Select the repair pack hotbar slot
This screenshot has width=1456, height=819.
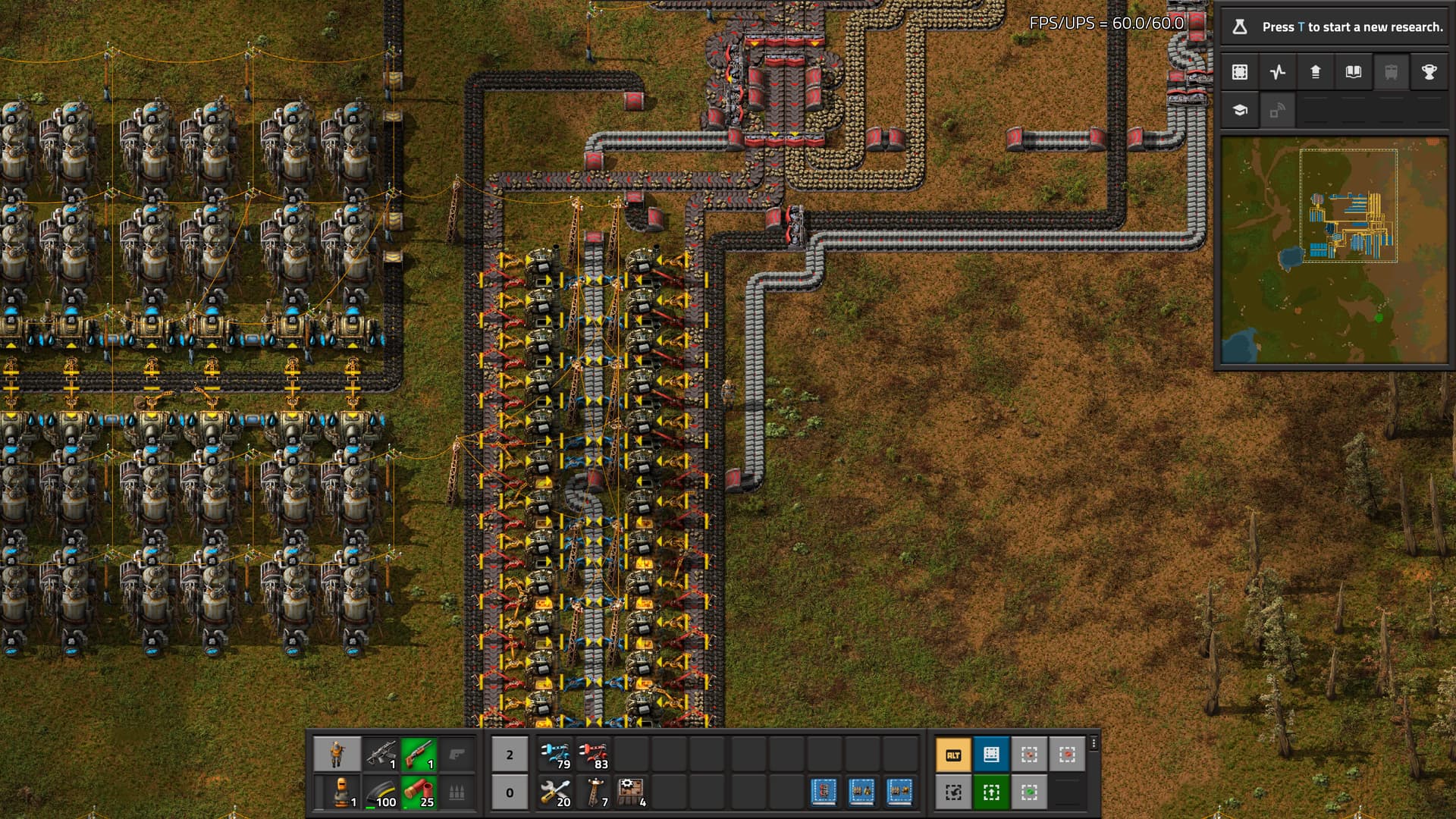(556, 792)
